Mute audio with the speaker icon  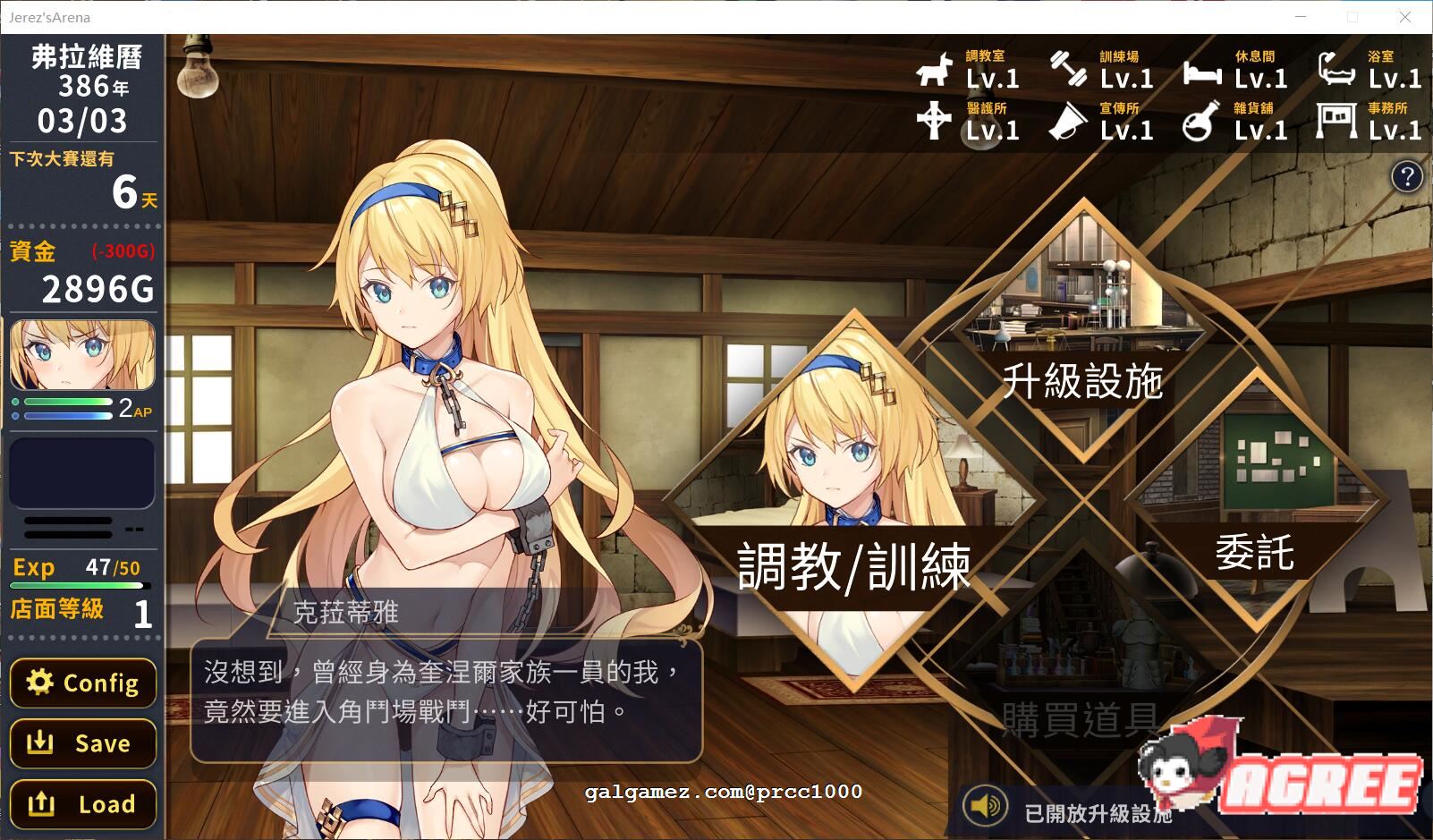click(987, 803)
